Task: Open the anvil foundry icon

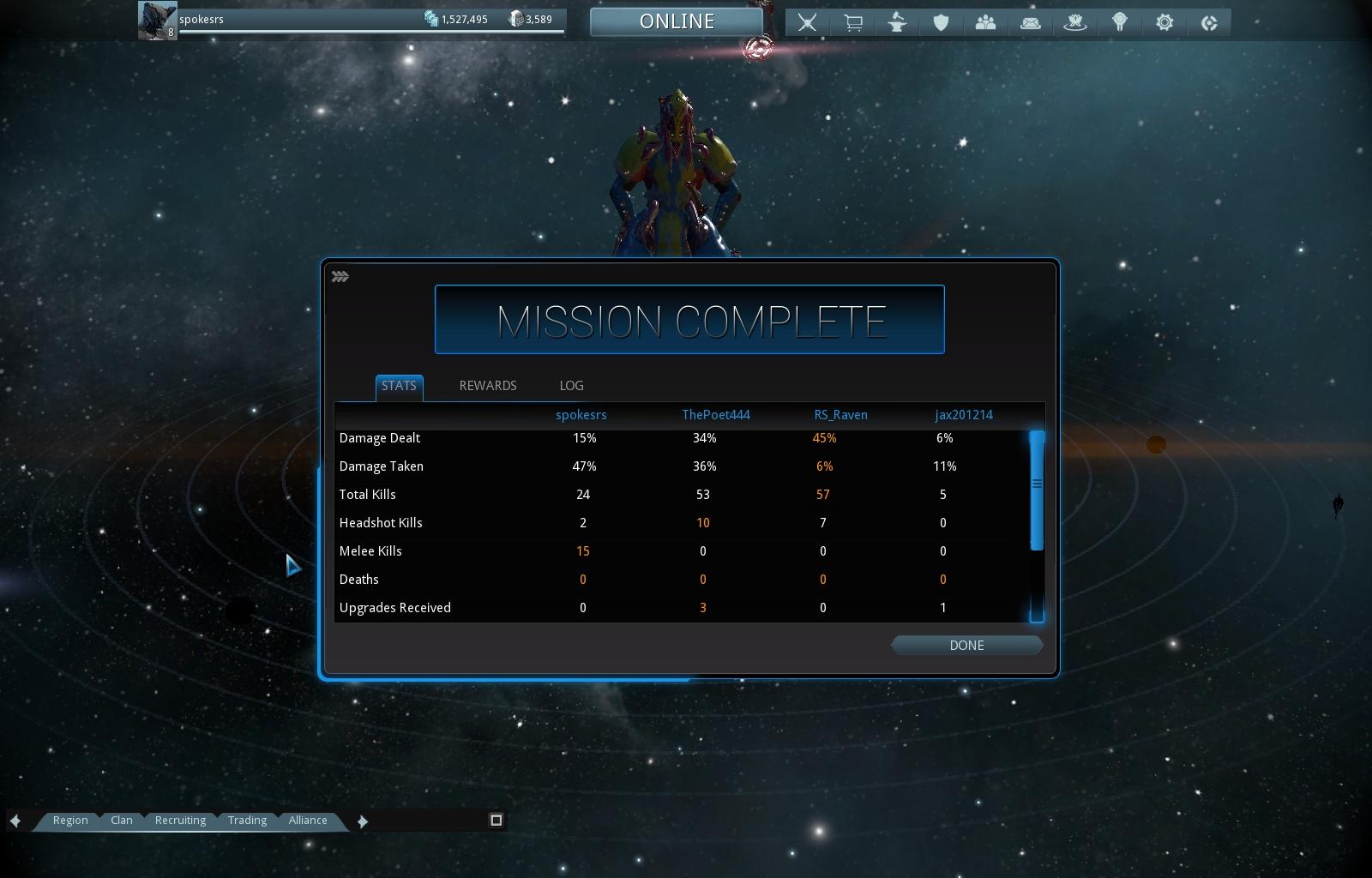Action: pos(897,22)
